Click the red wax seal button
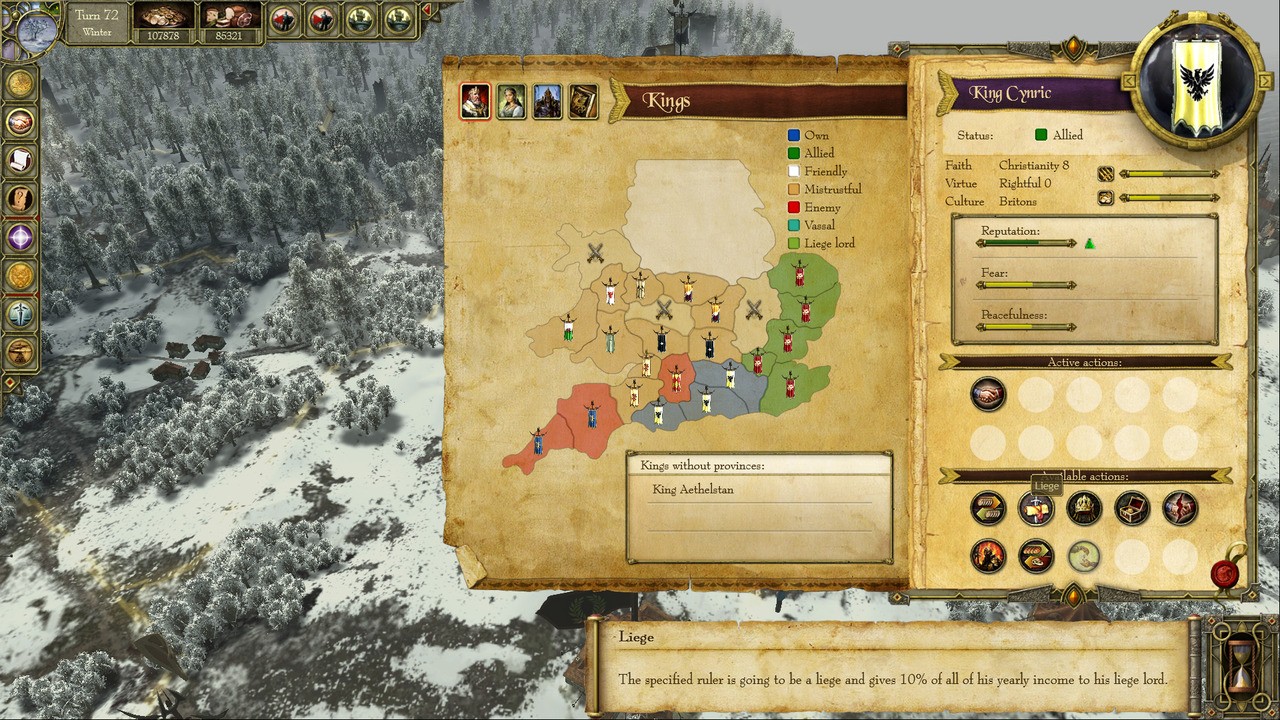The height and width of the screenshot is (720, 1280). click(x=1225, y=574)
